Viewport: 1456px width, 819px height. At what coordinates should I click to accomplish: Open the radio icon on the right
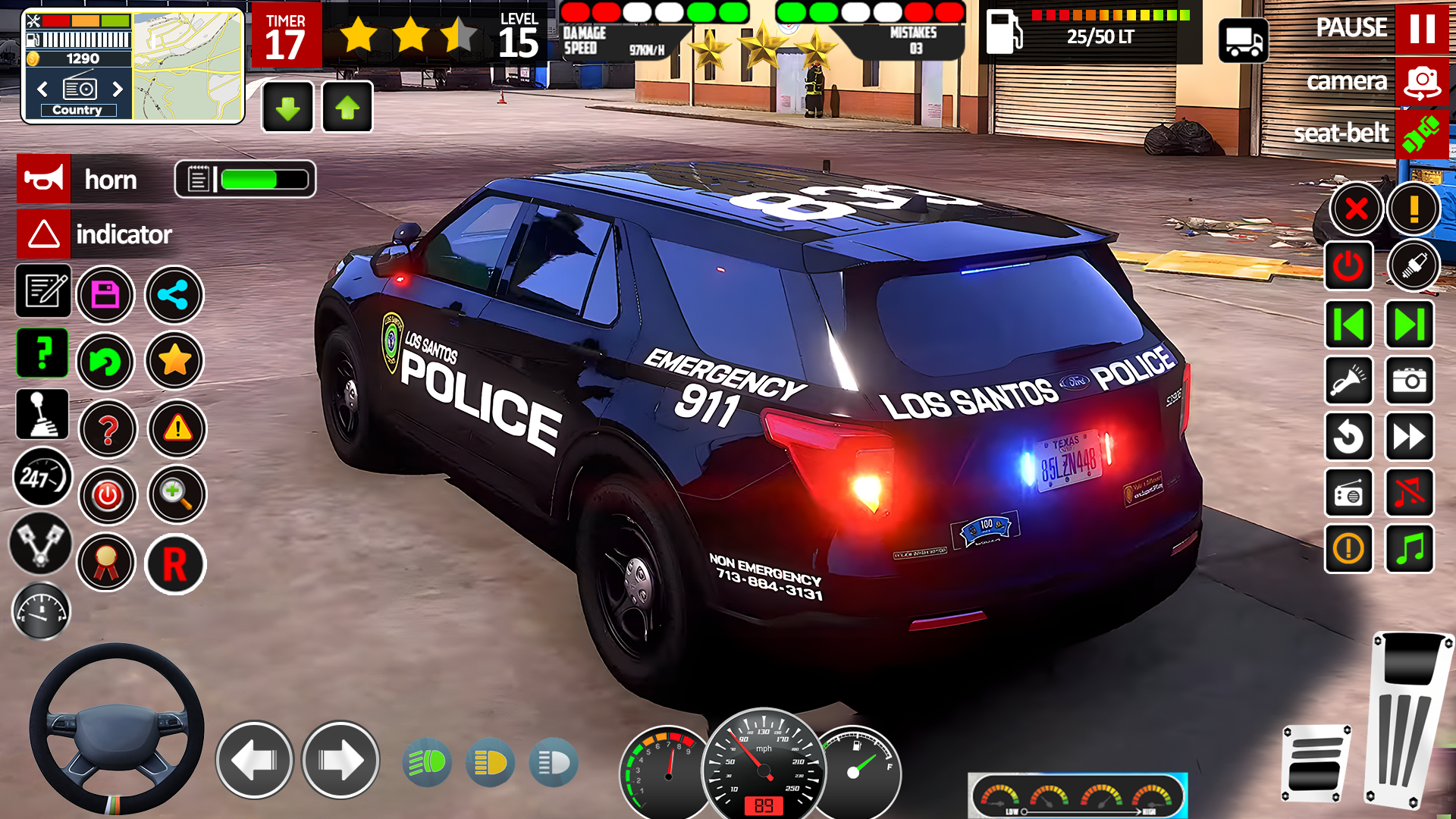pos(1349,494)
